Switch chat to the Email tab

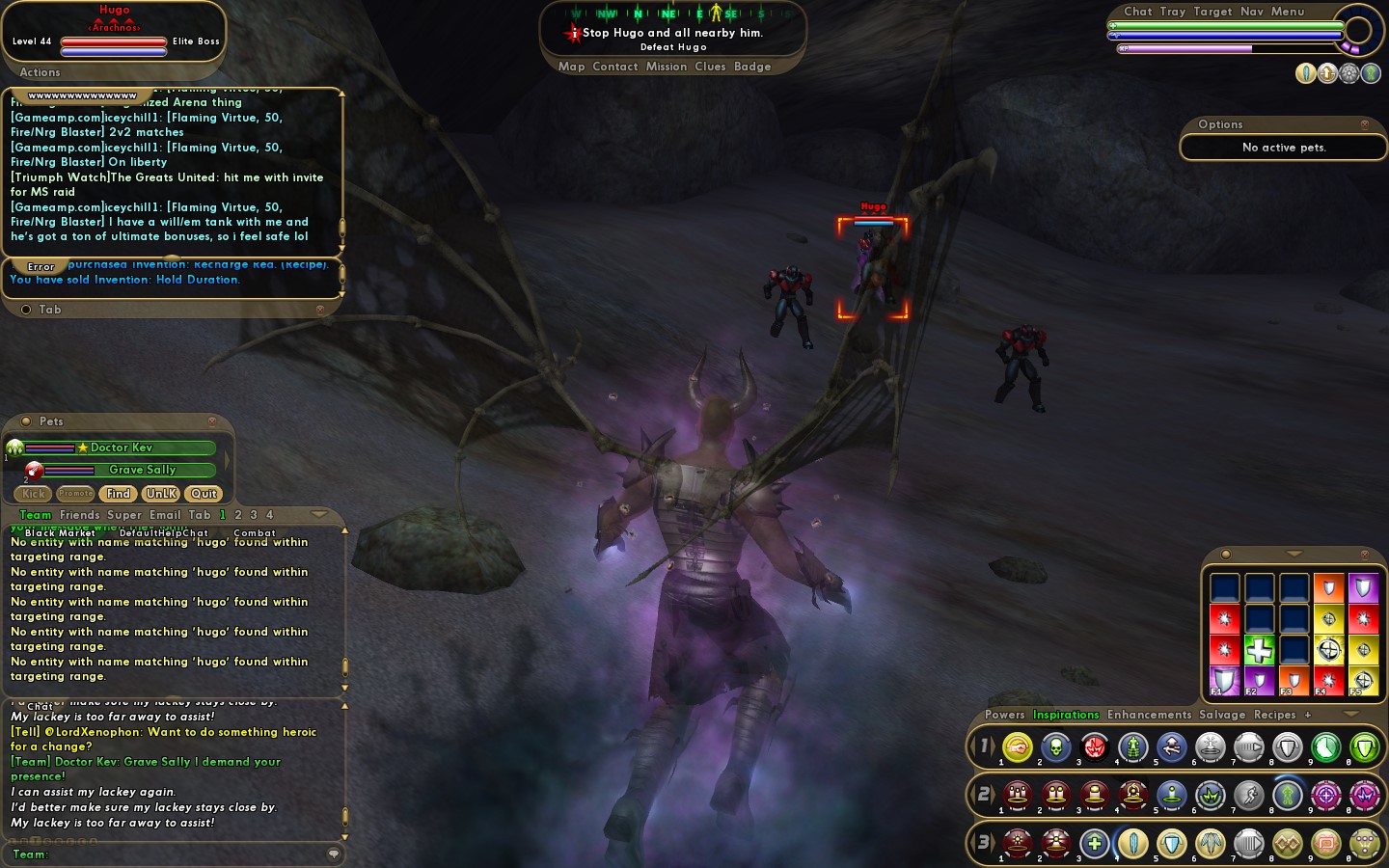(164, 515)
